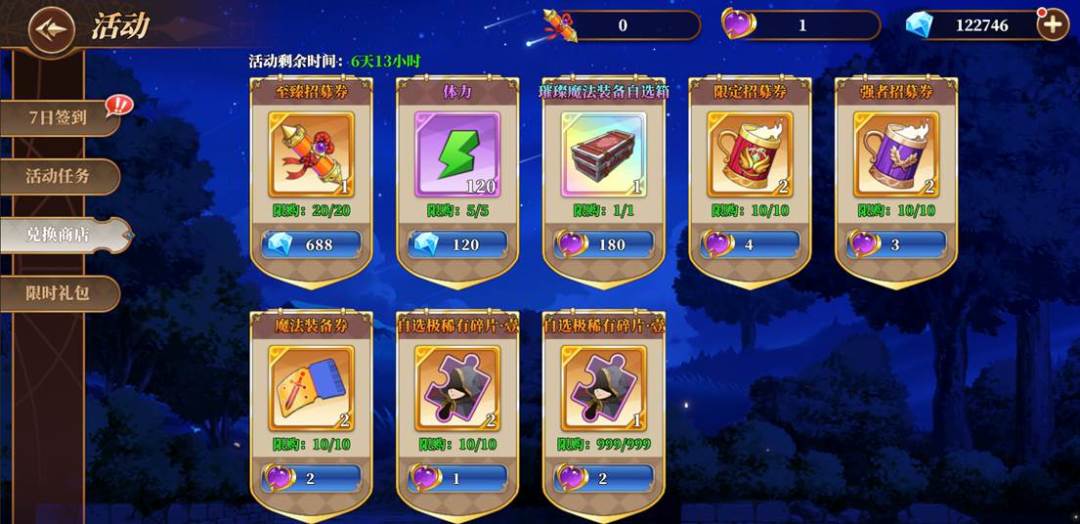This screenshot has width=1080, height=524.
Task: Switch to the 活动任务 tab
Action: click(60, 176)
